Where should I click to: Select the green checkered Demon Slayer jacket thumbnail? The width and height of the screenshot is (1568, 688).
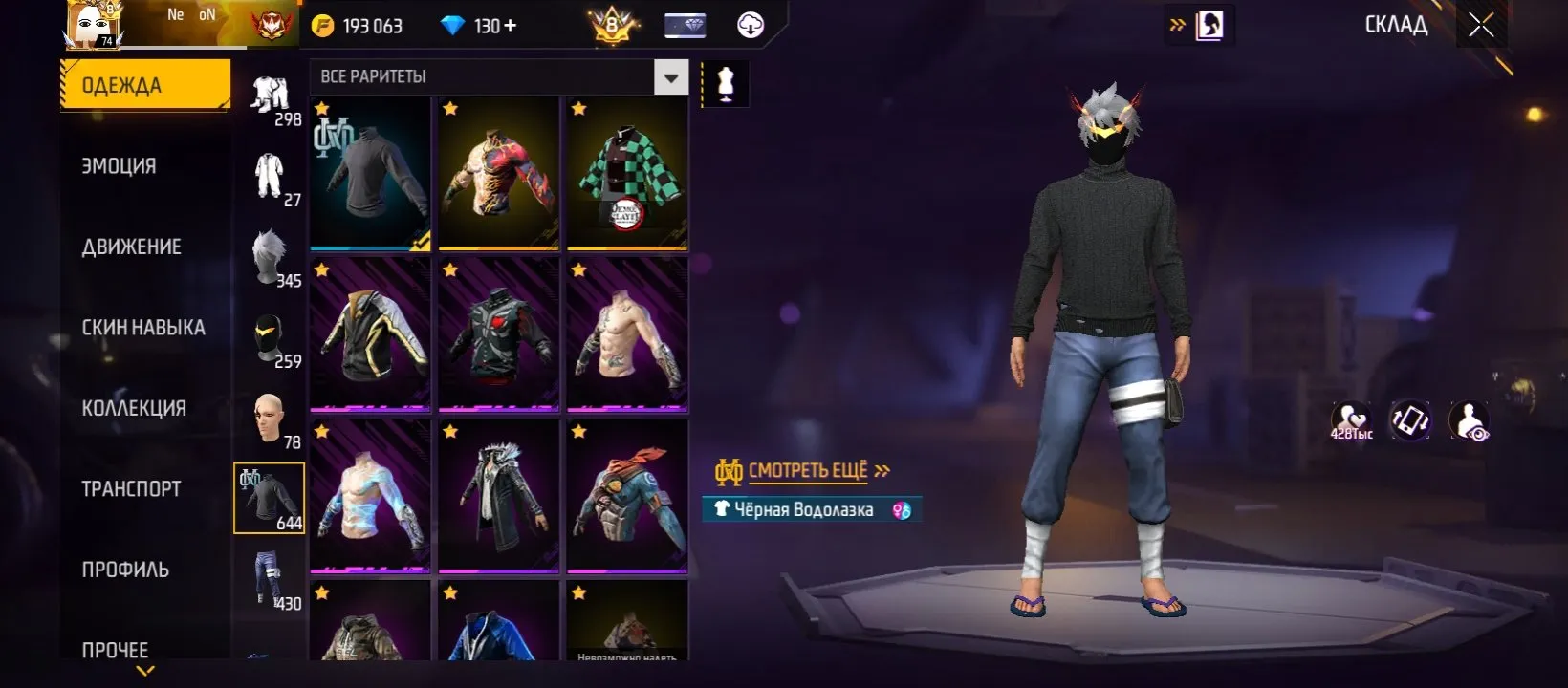[626, 172]
